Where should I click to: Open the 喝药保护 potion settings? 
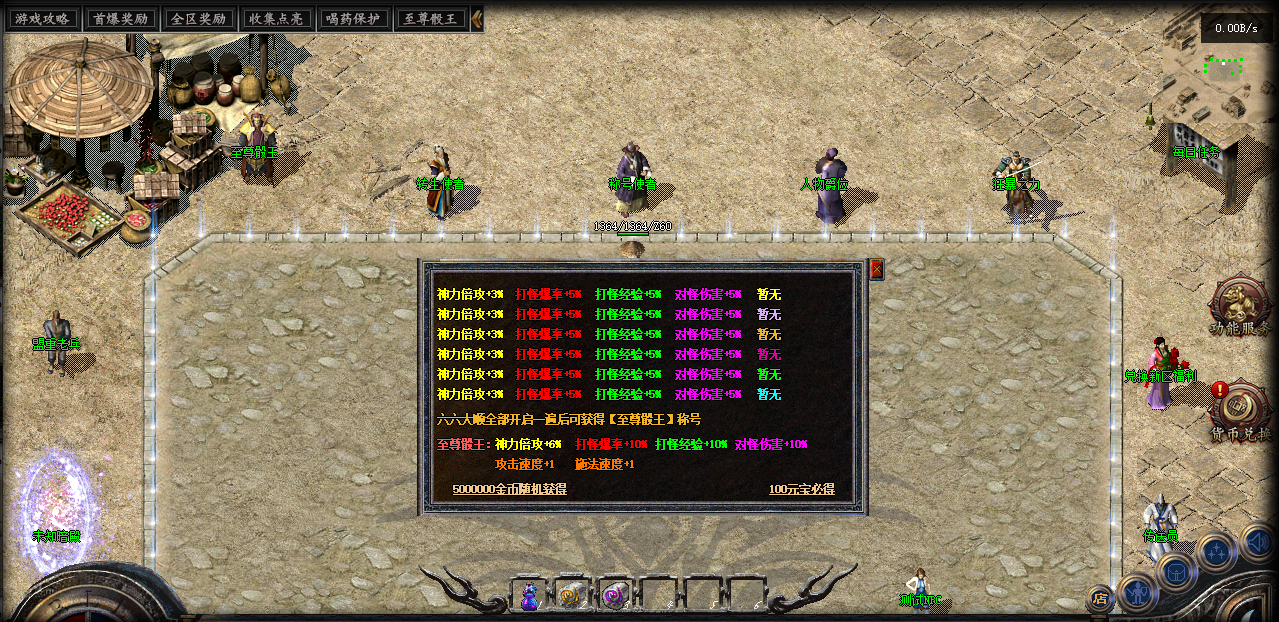[x=354, y=19]
